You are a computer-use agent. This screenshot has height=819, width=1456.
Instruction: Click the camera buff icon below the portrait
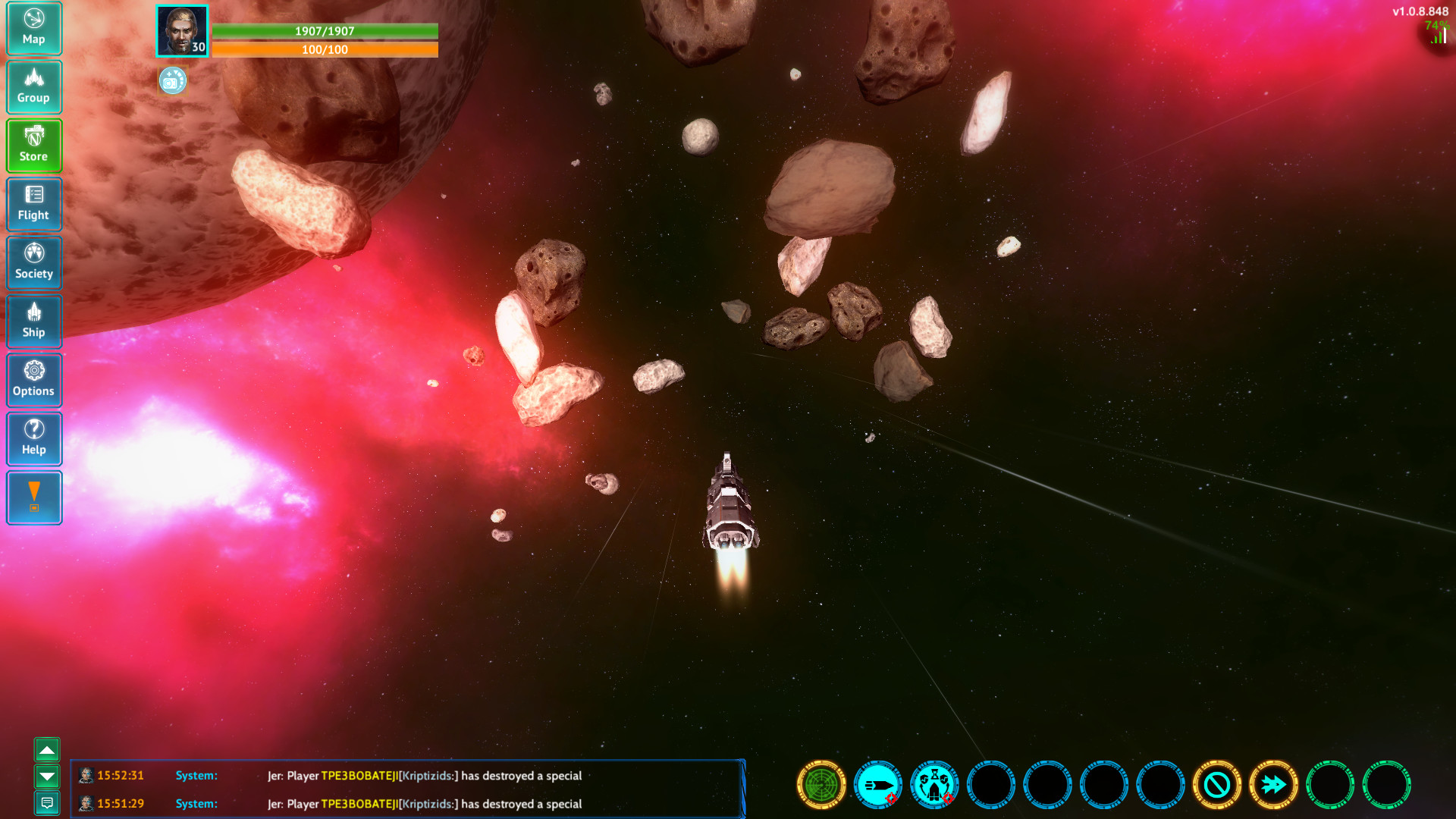[173, 81]
